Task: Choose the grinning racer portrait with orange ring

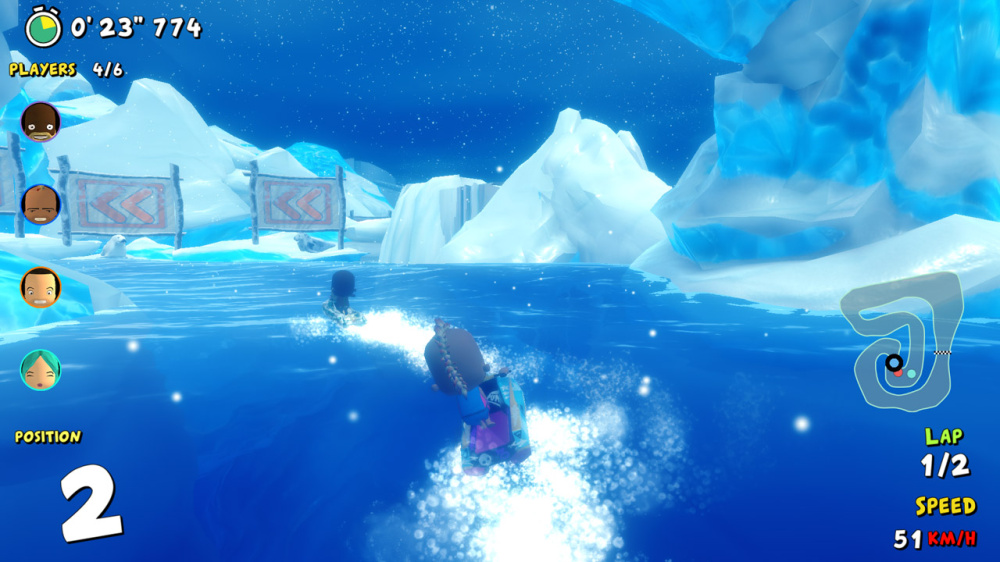Action: pyautogui.click(x=41, y=287)
